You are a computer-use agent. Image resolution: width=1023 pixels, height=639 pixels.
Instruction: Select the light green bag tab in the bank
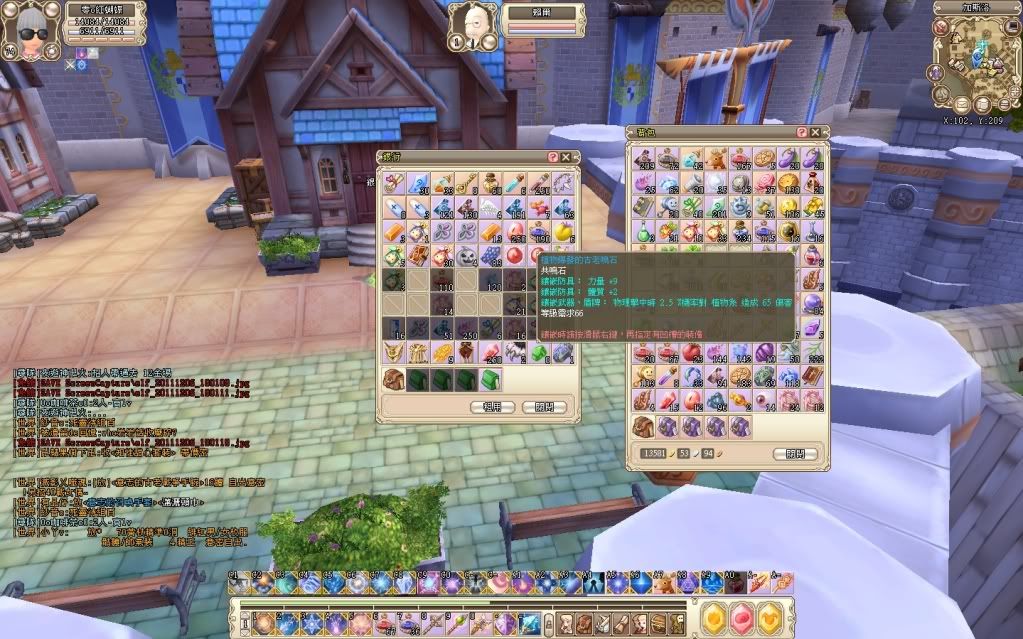point(491,379)
